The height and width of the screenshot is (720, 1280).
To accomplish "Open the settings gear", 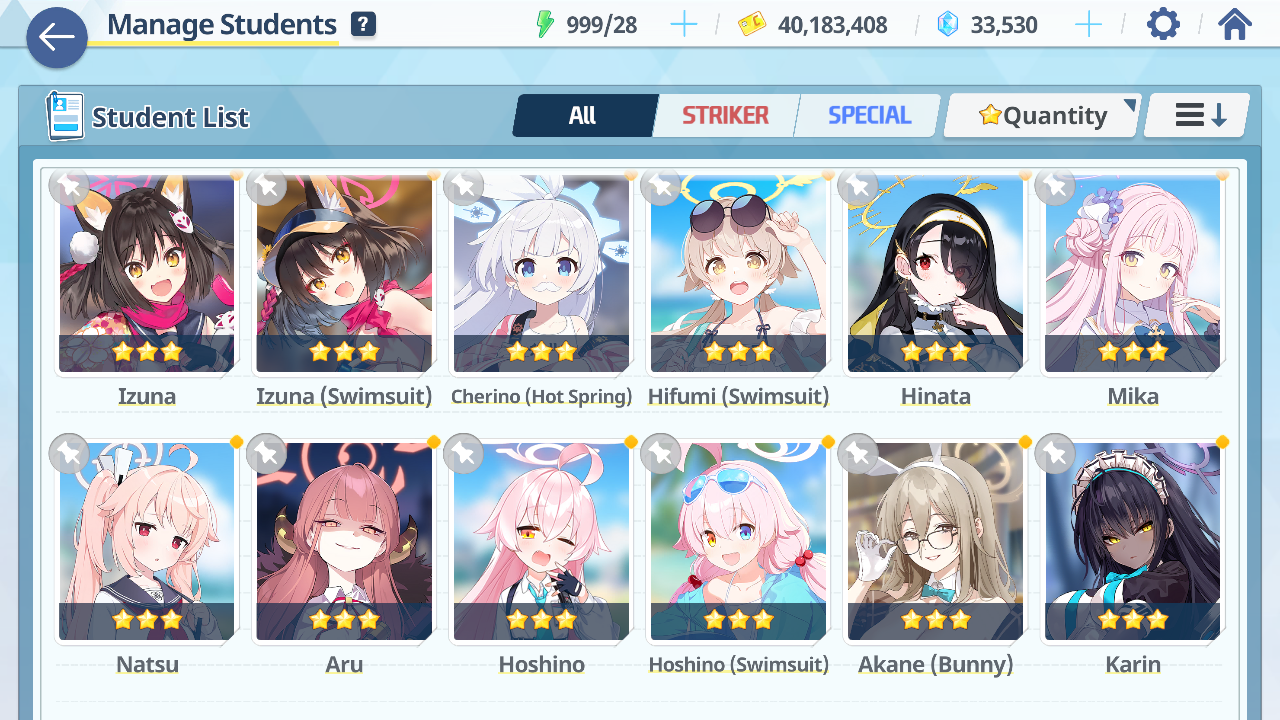I will (1163, 24).
